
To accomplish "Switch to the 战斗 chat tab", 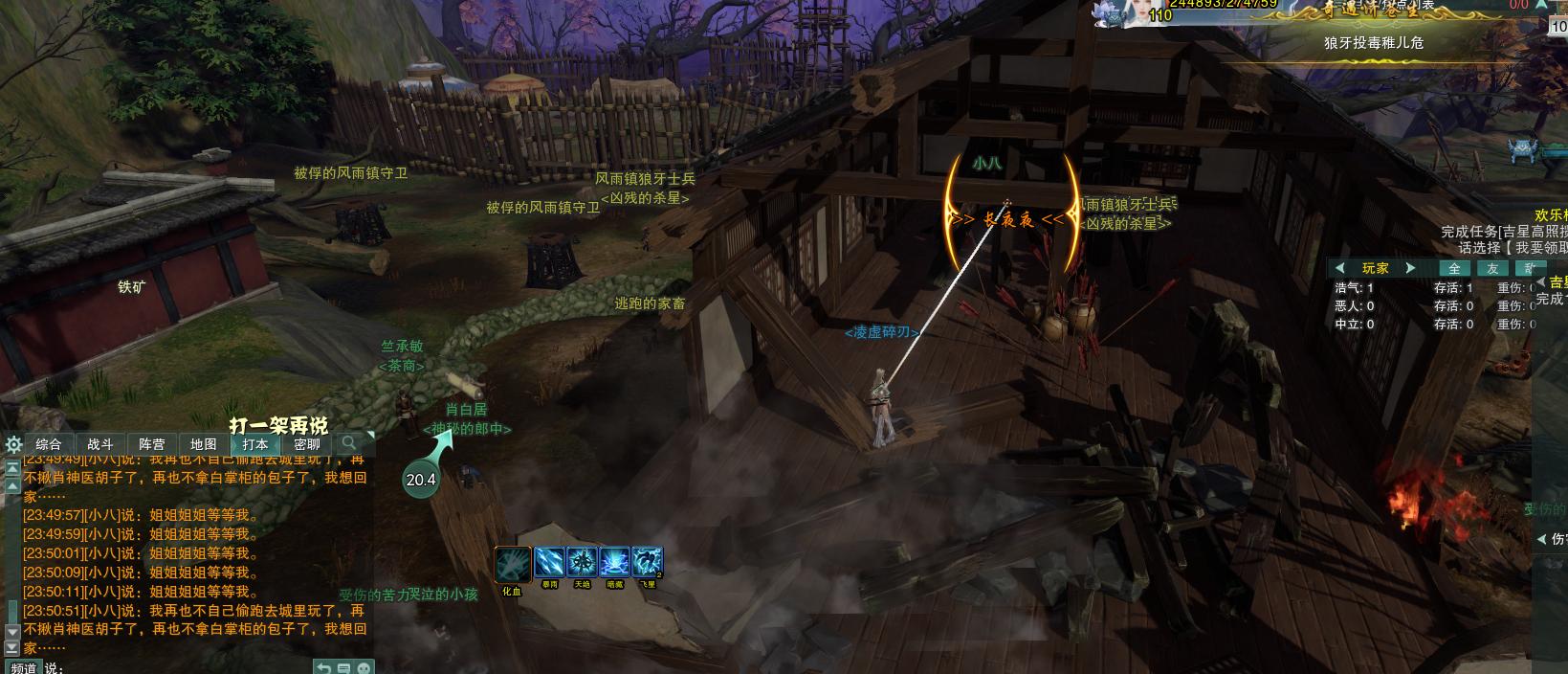I will tap(99, 444).
